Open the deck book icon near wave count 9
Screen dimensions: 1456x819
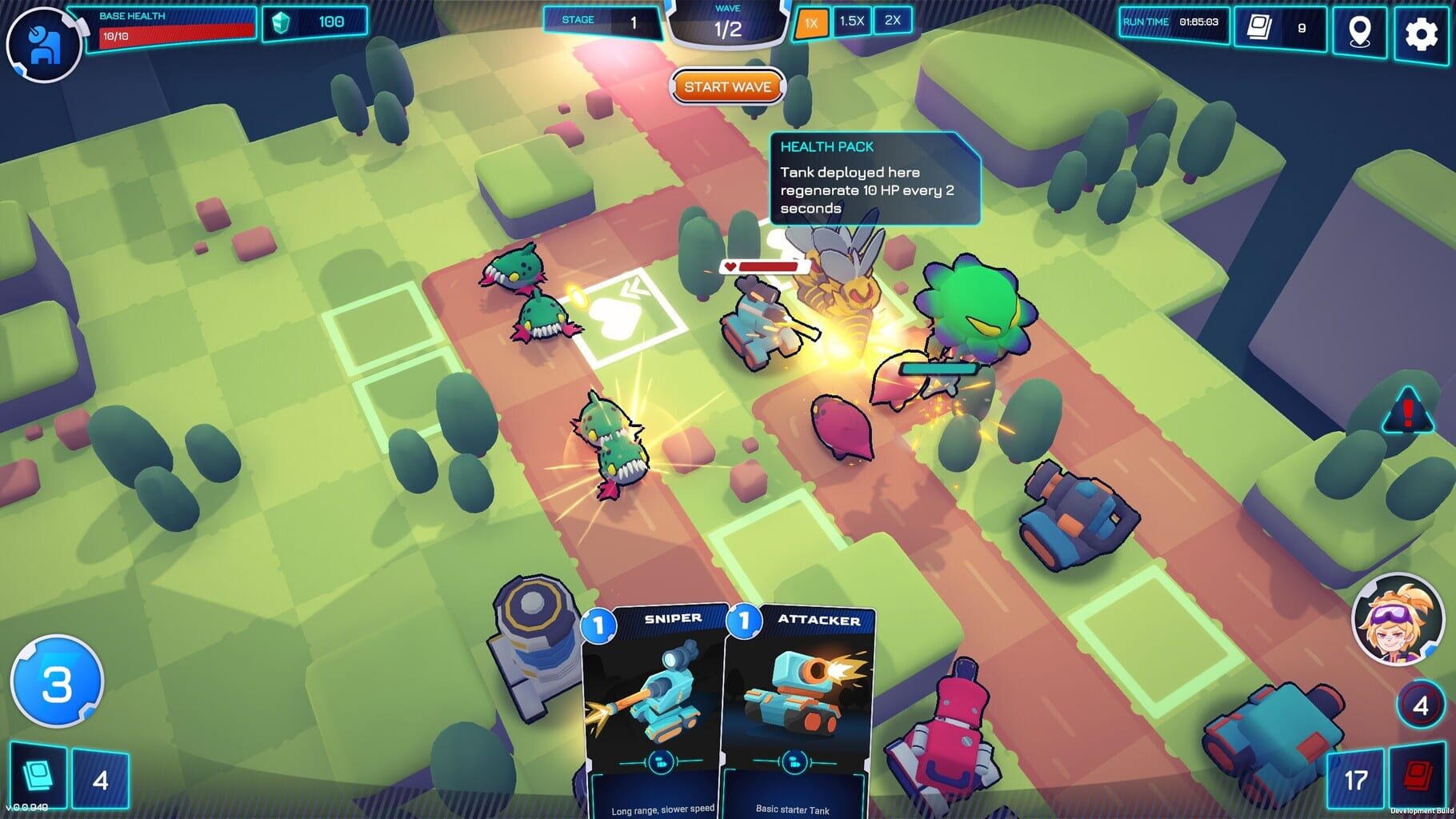[1261, 26]
